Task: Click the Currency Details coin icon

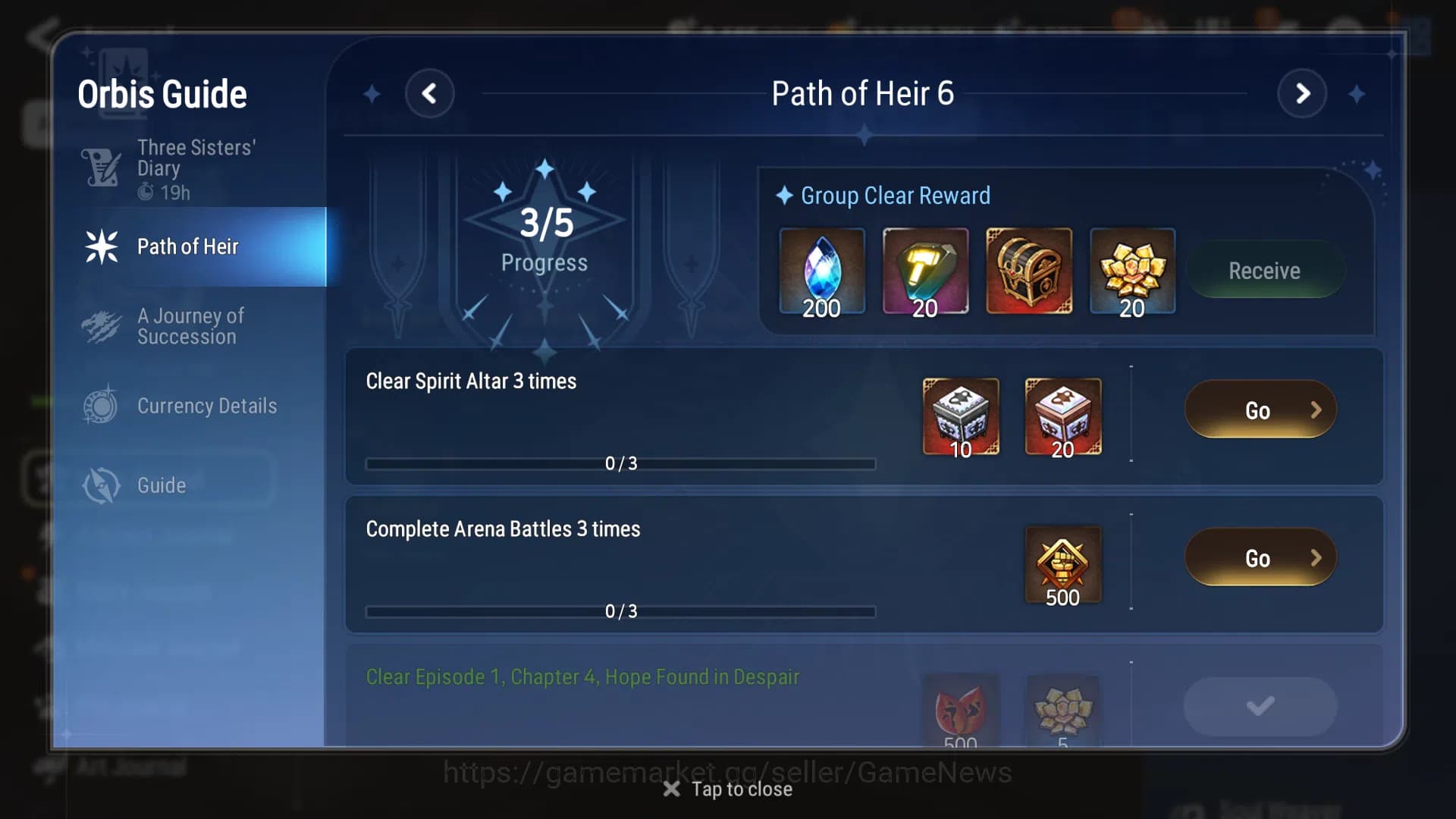Action: tap(102, 406)
